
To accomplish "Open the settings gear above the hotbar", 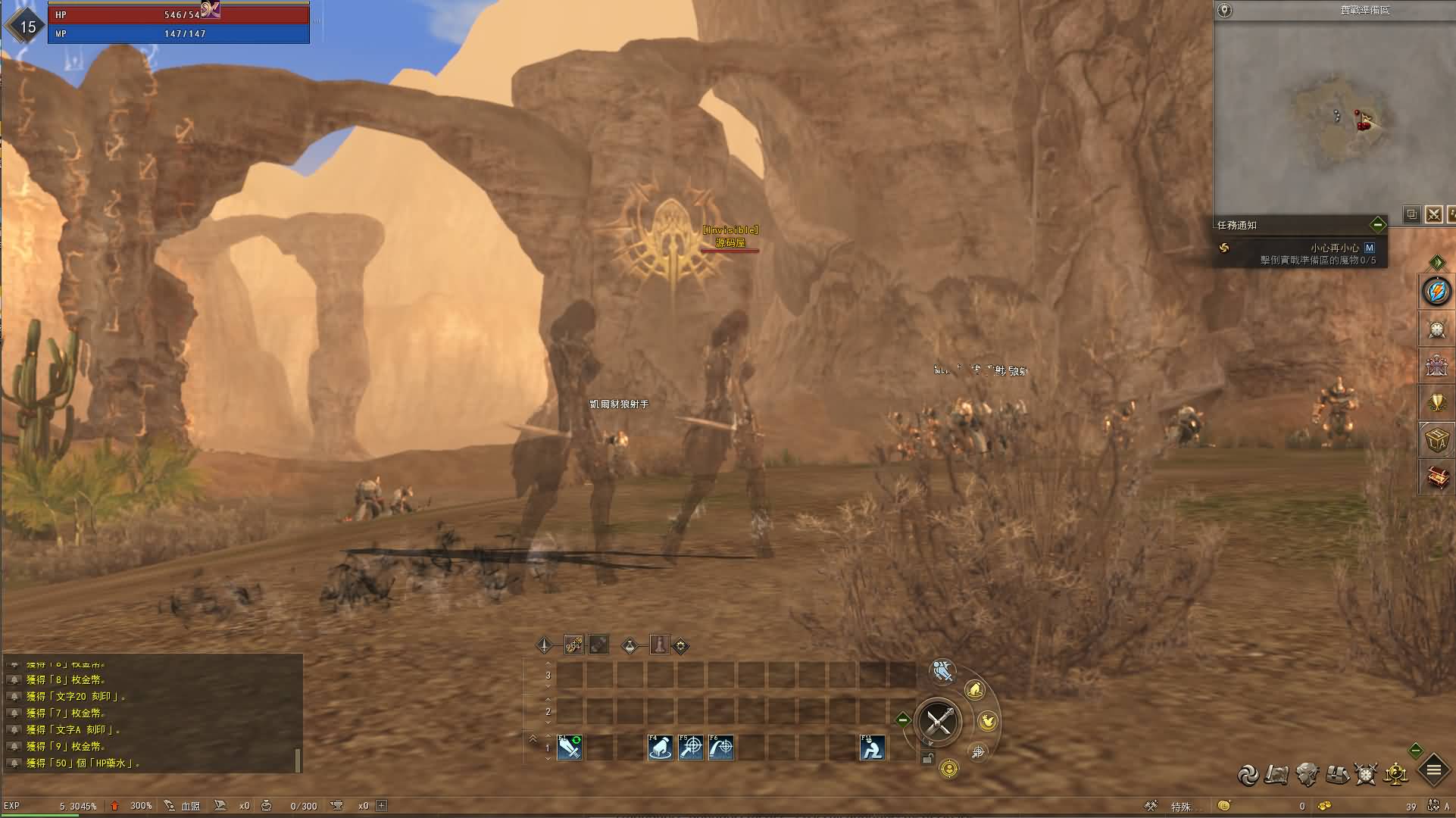I will click(x=682, y=646).
